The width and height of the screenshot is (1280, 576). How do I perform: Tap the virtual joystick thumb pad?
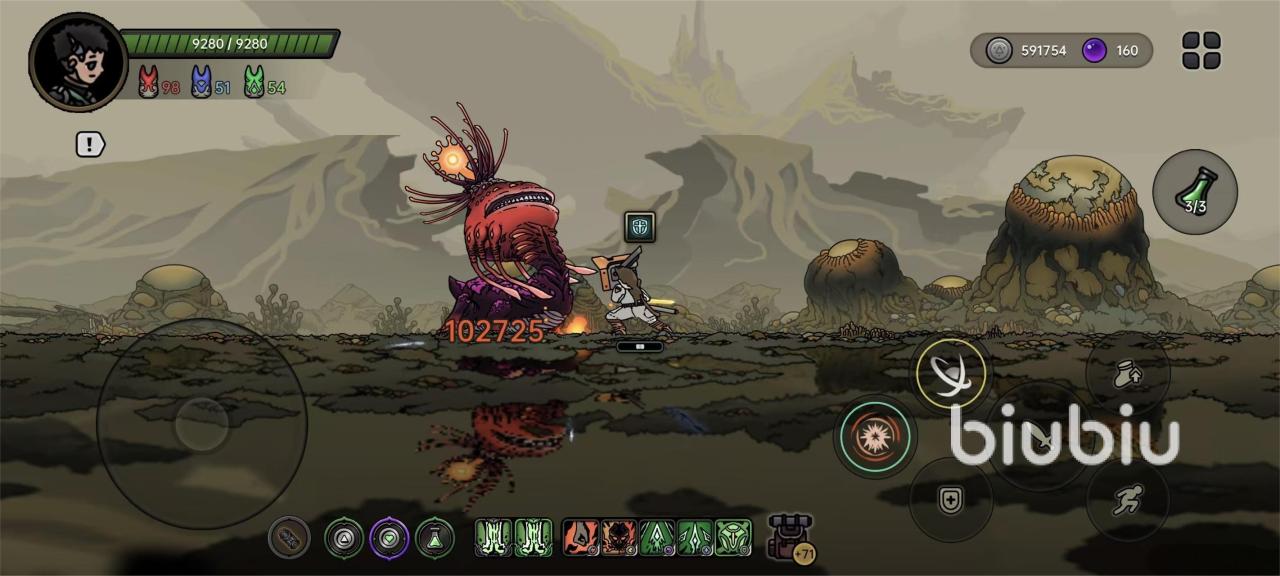coord(202,424)
